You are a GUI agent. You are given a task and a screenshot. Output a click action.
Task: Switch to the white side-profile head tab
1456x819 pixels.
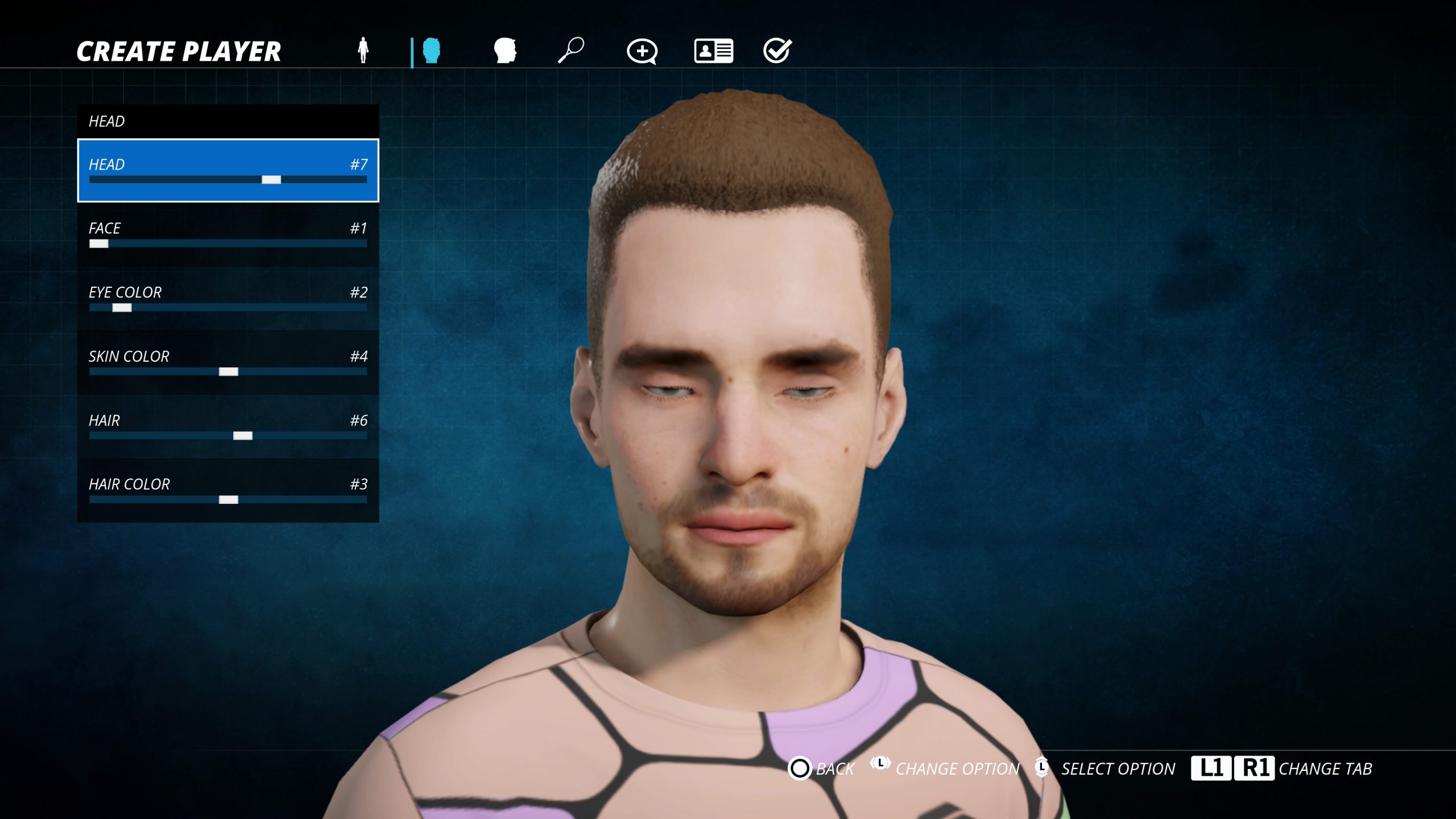pyautogui.click(x=505, y=51)
